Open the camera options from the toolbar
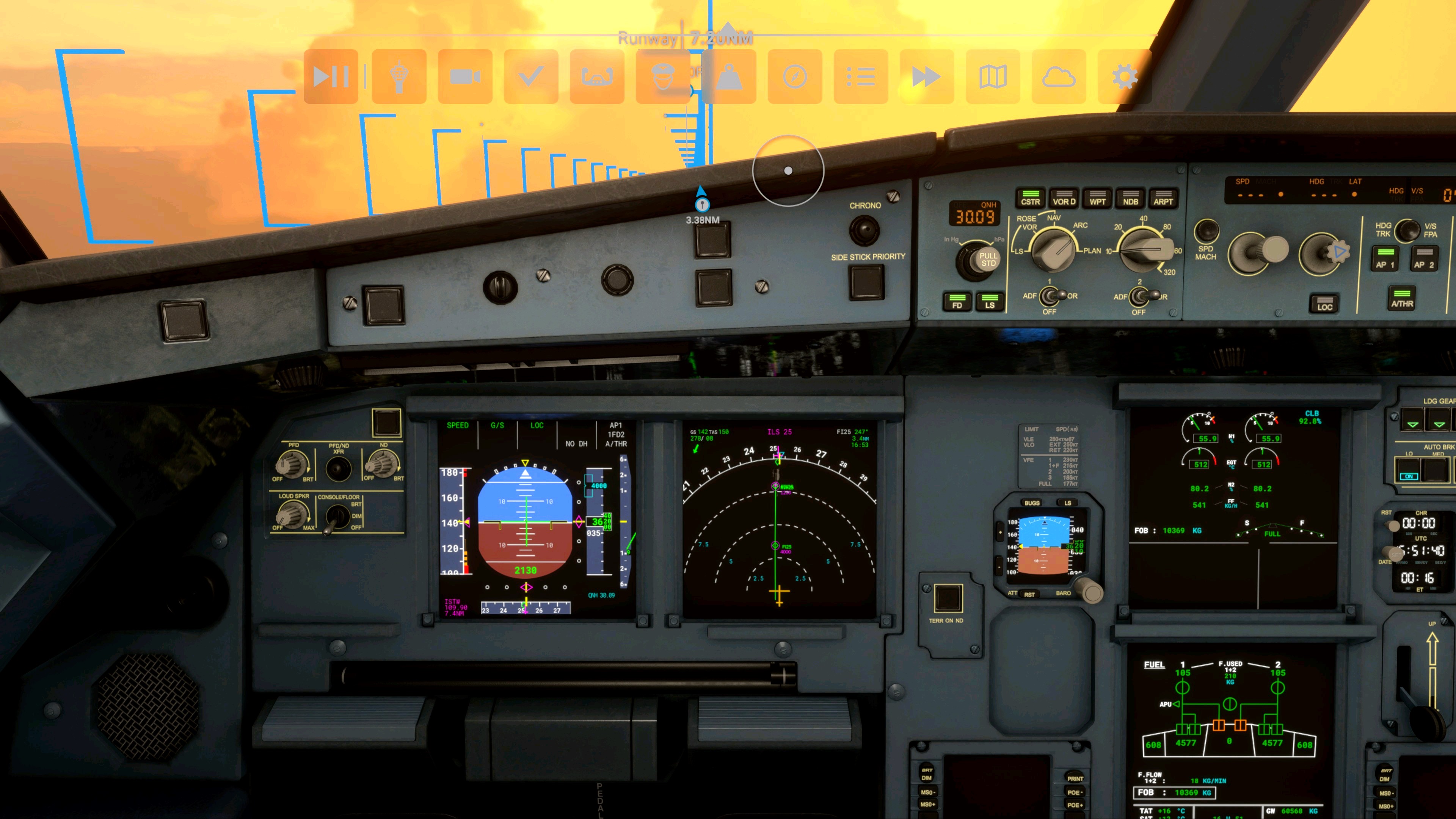Viewport: 1456px width, 819px height. pos(463,77)
